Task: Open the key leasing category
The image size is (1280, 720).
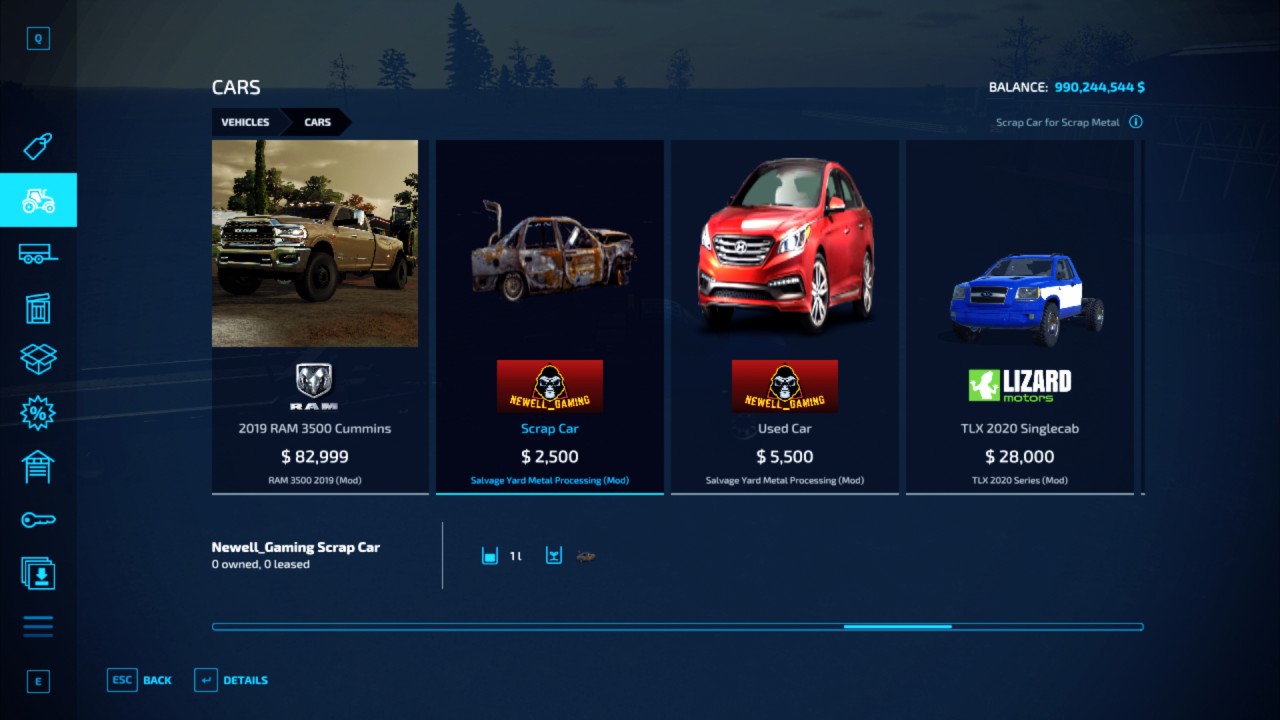Action: tap(38, 520)
